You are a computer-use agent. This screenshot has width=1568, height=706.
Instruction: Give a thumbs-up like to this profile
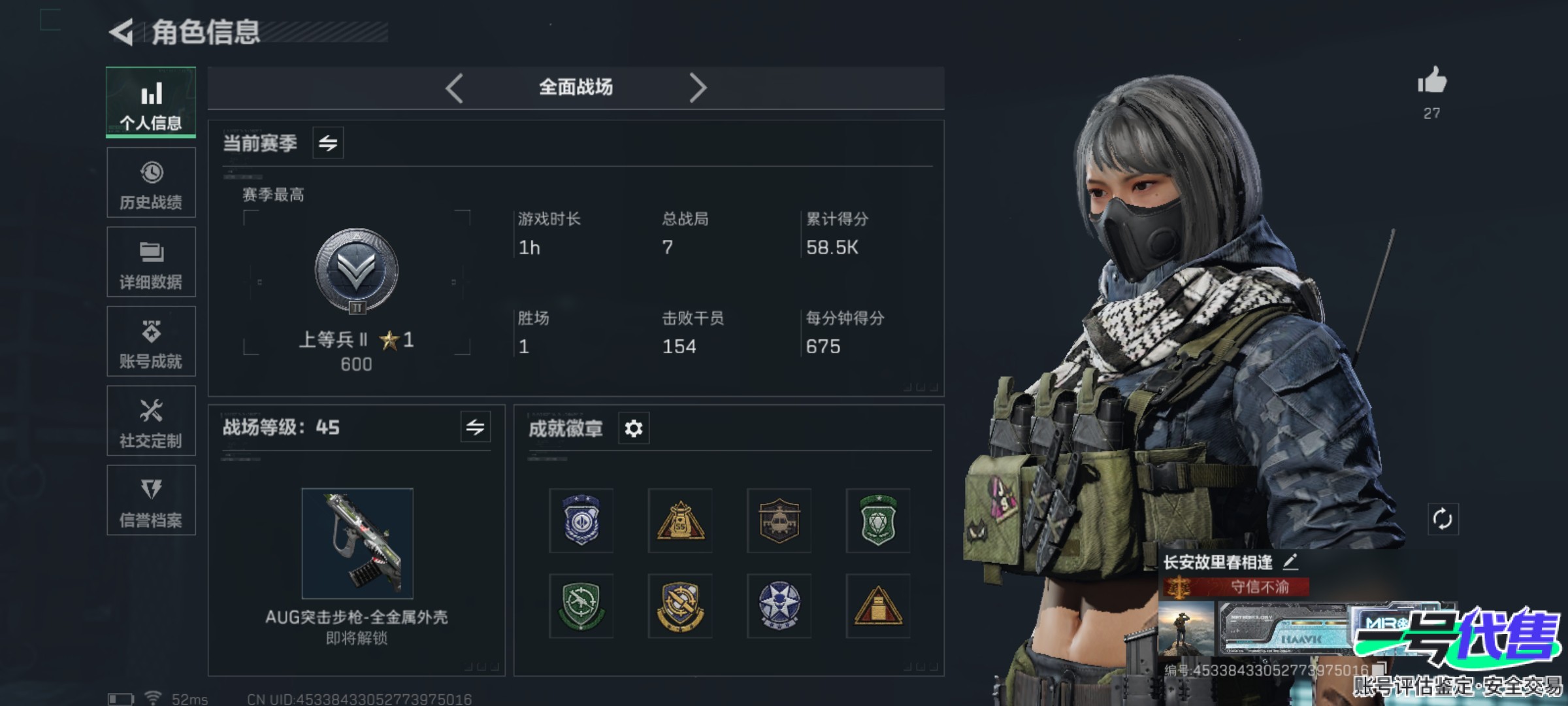[1431, 82]
